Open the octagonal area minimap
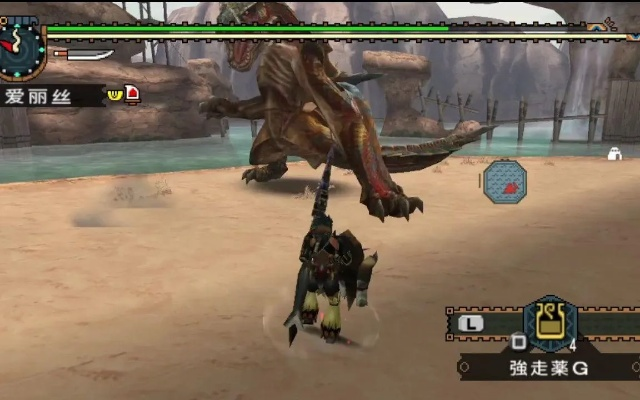This screenshot has width=640, height=400. coord(505,182)
